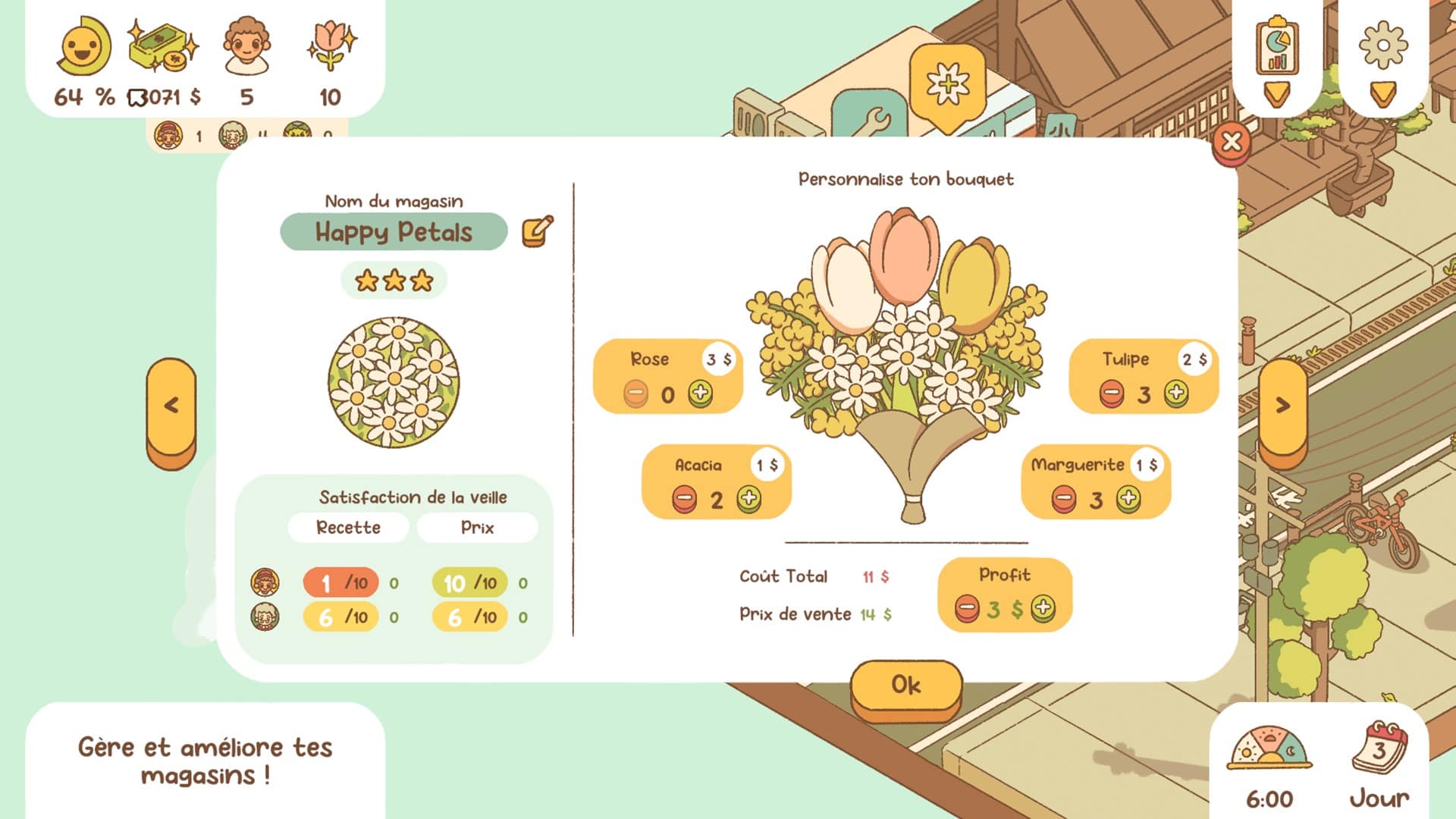This screenshot has height=819, width=1456.
Task: Raise the Profit margin
Action: [x=1043, y=607]
